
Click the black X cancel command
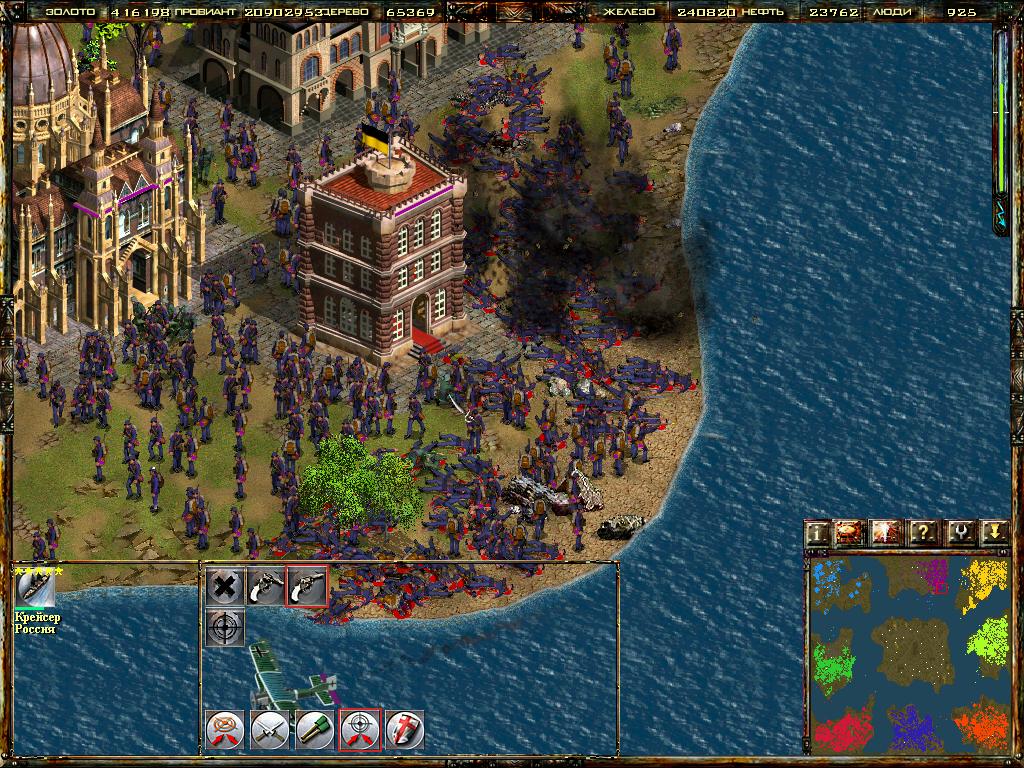(226, 586)
